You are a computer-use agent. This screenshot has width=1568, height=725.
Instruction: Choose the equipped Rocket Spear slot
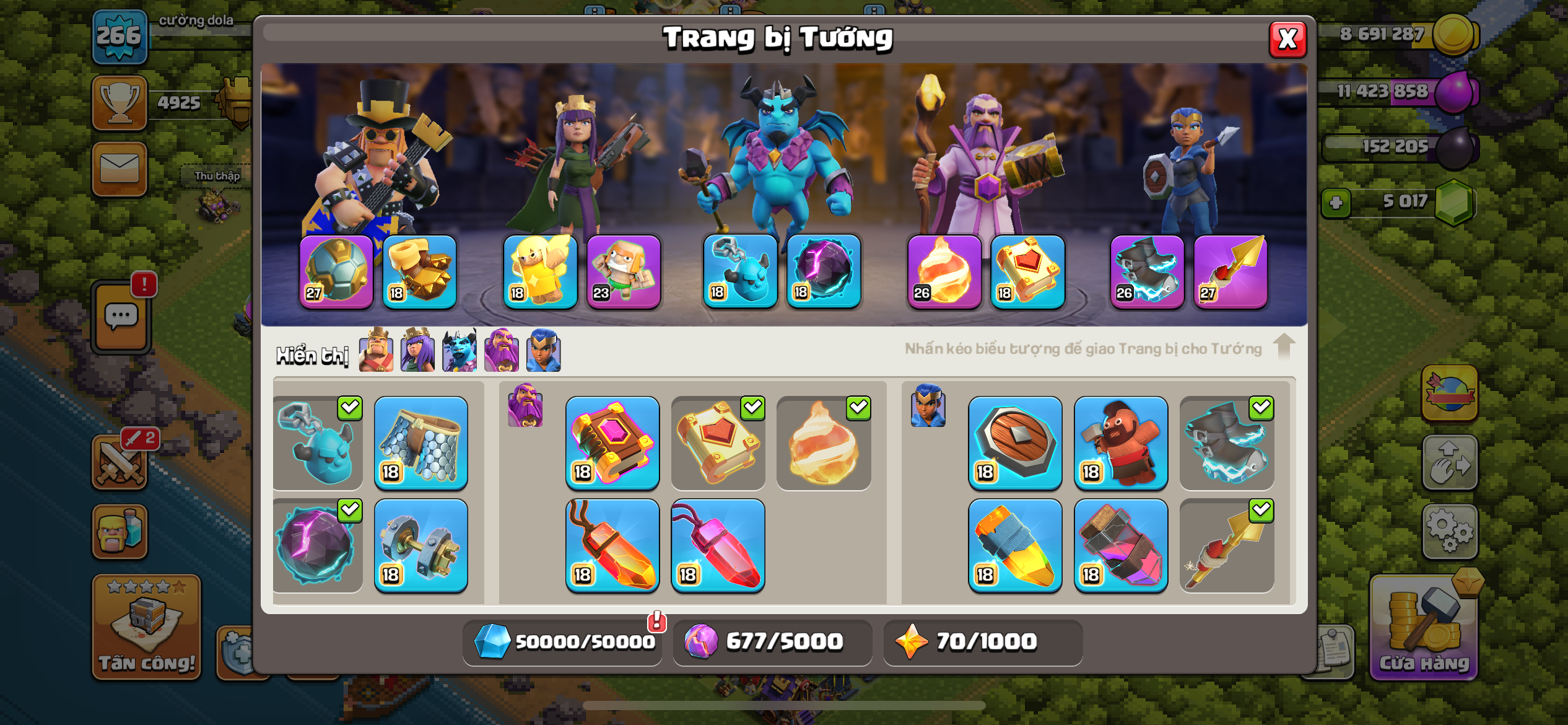1230,271
